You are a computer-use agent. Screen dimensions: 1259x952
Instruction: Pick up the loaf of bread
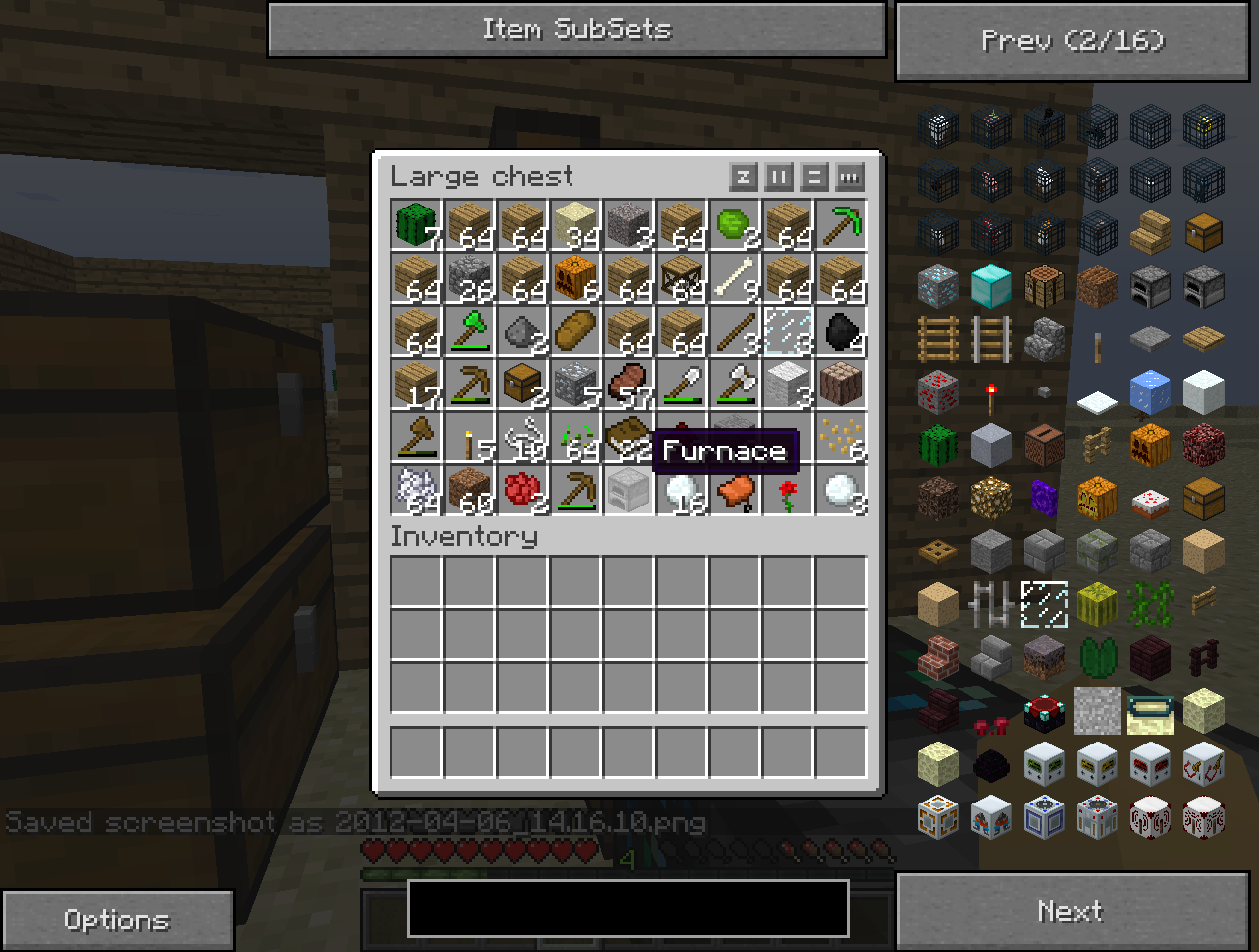point(574,330)
